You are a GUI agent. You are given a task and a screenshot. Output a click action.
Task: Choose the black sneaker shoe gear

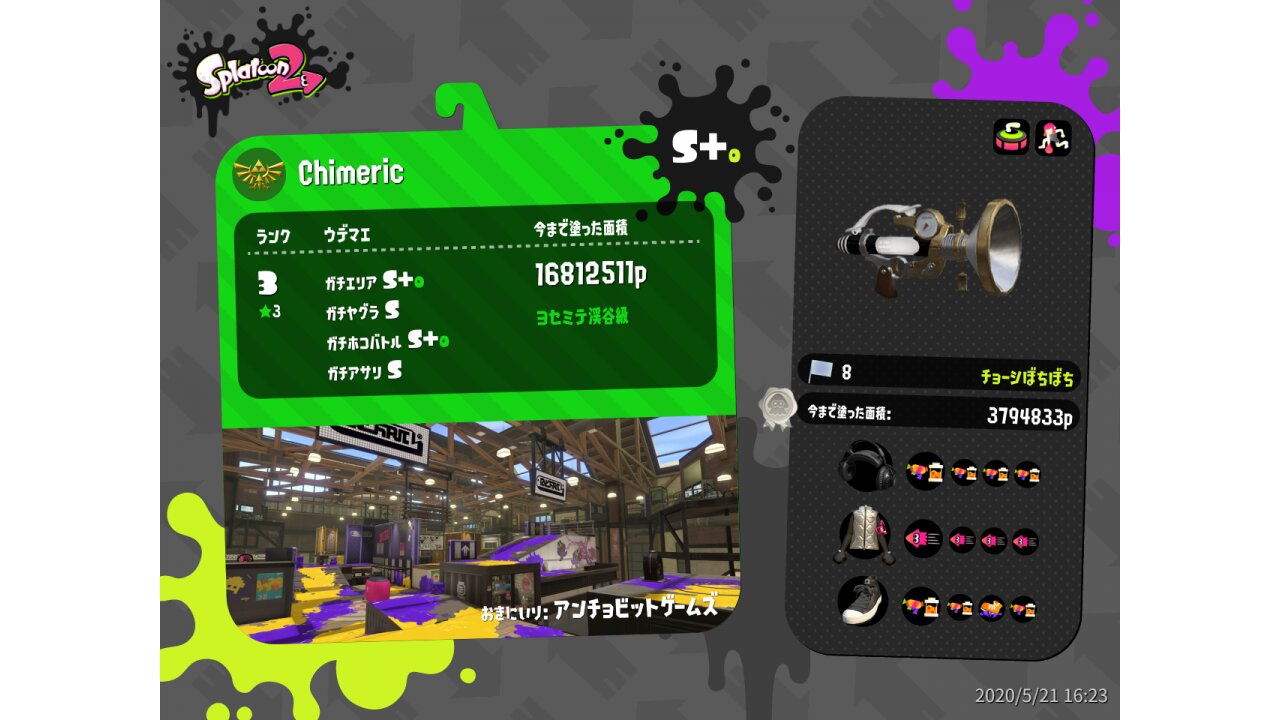coord(863,601)
